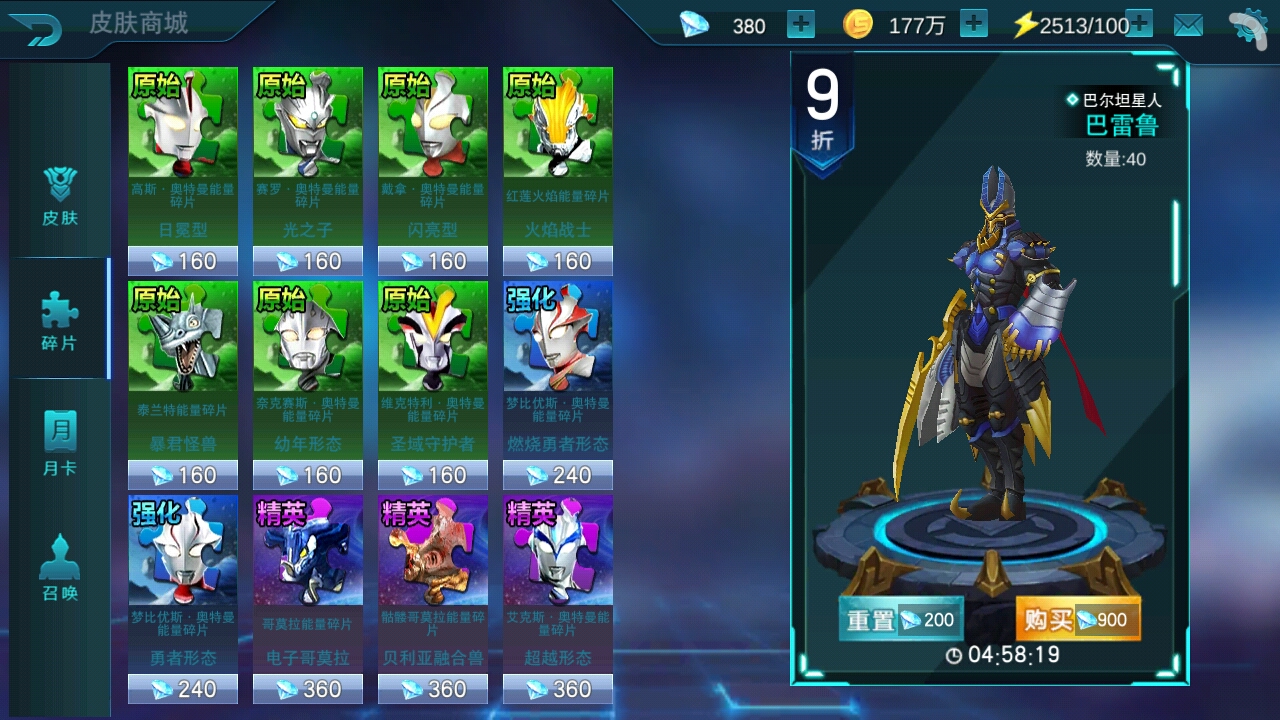1280x720 pixels.
Task: Open the 召唤 summon tab
Action: click(60, 570)
